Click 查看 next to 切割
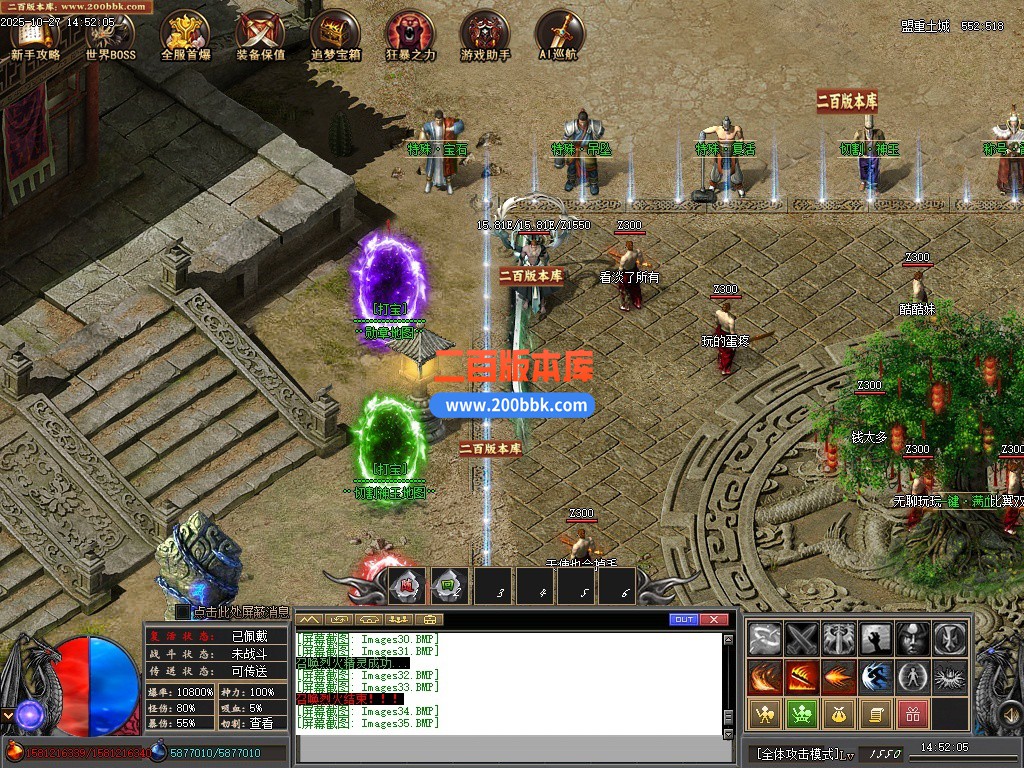The width and height of the screenshot is (1024, 768). (261, 723)
